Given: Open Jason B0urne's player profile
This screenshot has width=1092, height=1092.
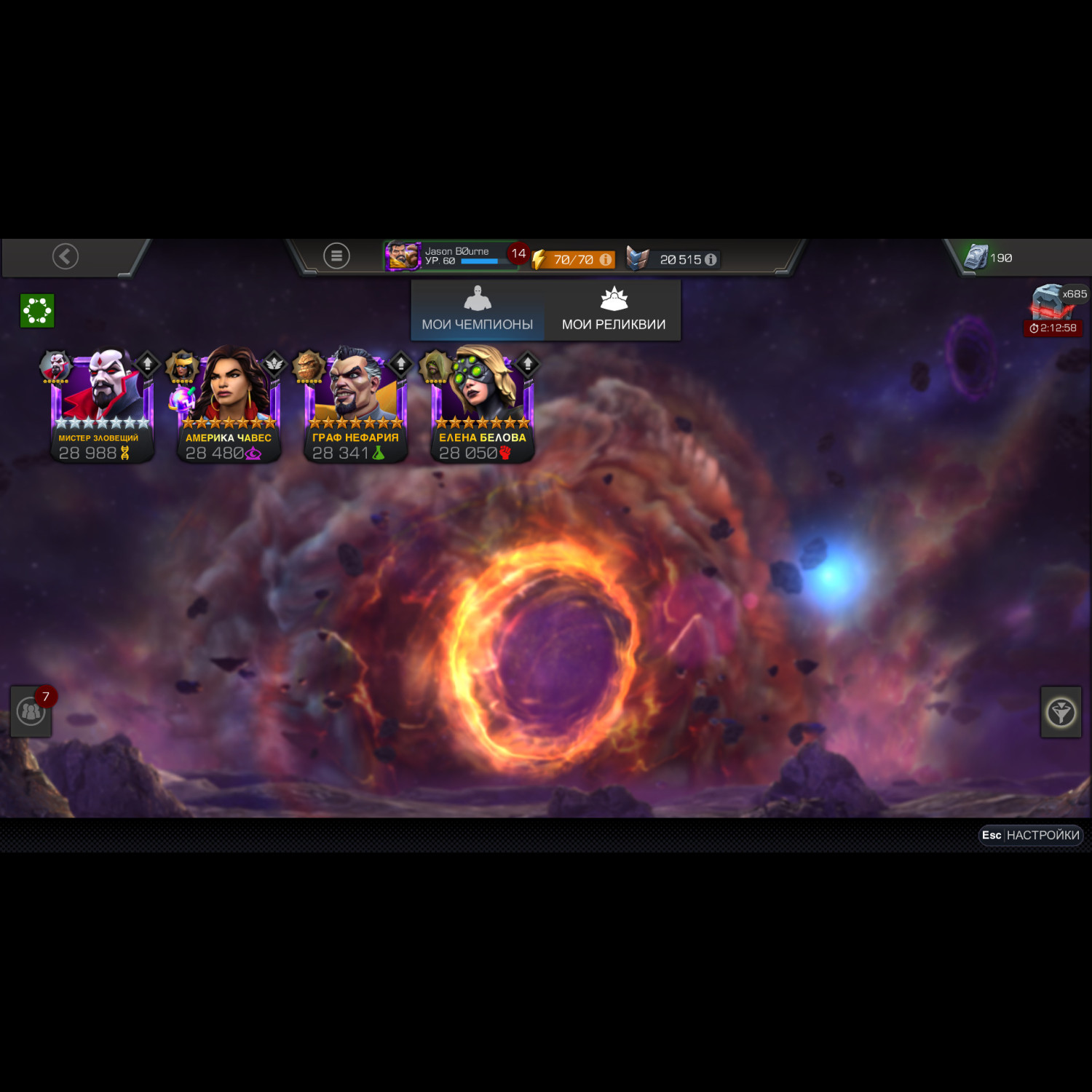Looking at the screenshot, I should 404,257.
